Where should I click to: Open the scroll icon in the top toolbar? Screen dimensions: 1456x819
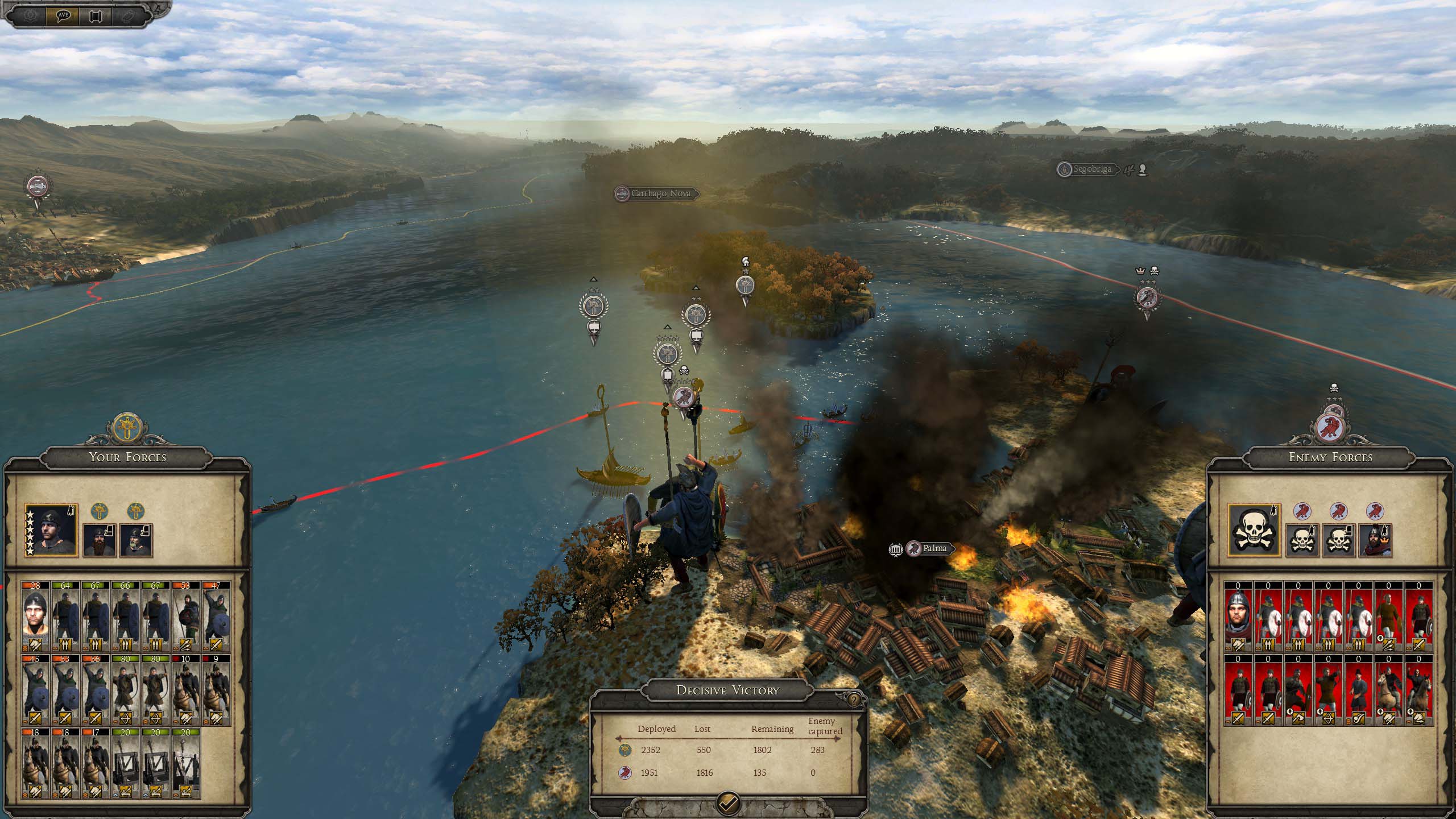coord(95,15)
